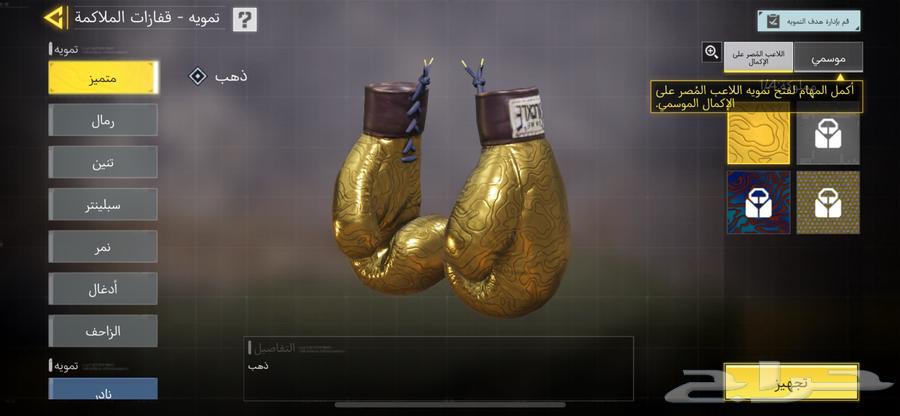This screenshot has height=416, width=900.
Task: Switch to the نمر camo category
Action: coord(103,246)
